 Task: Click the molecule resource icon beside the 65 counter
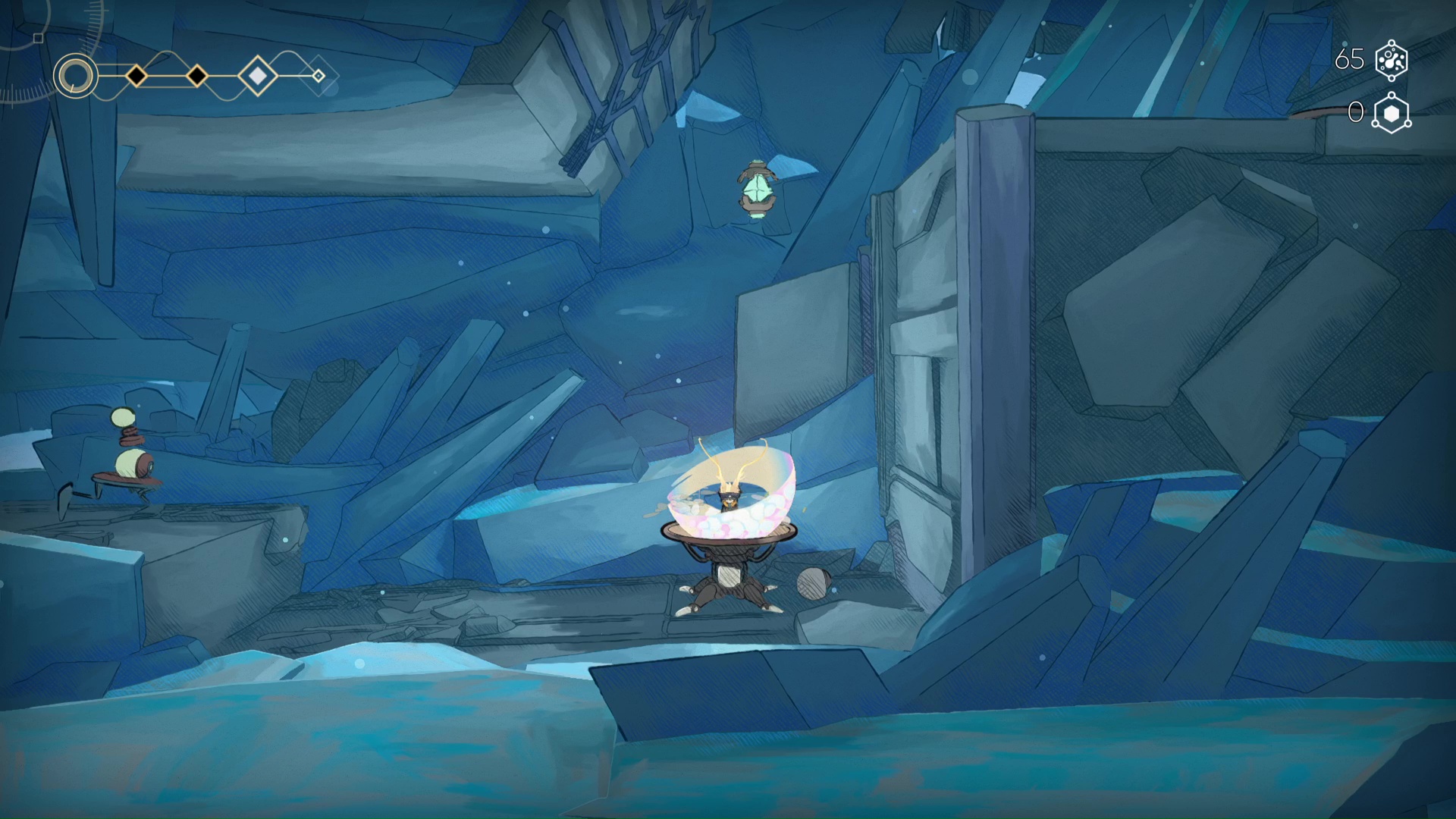[x=1391, y=59]
